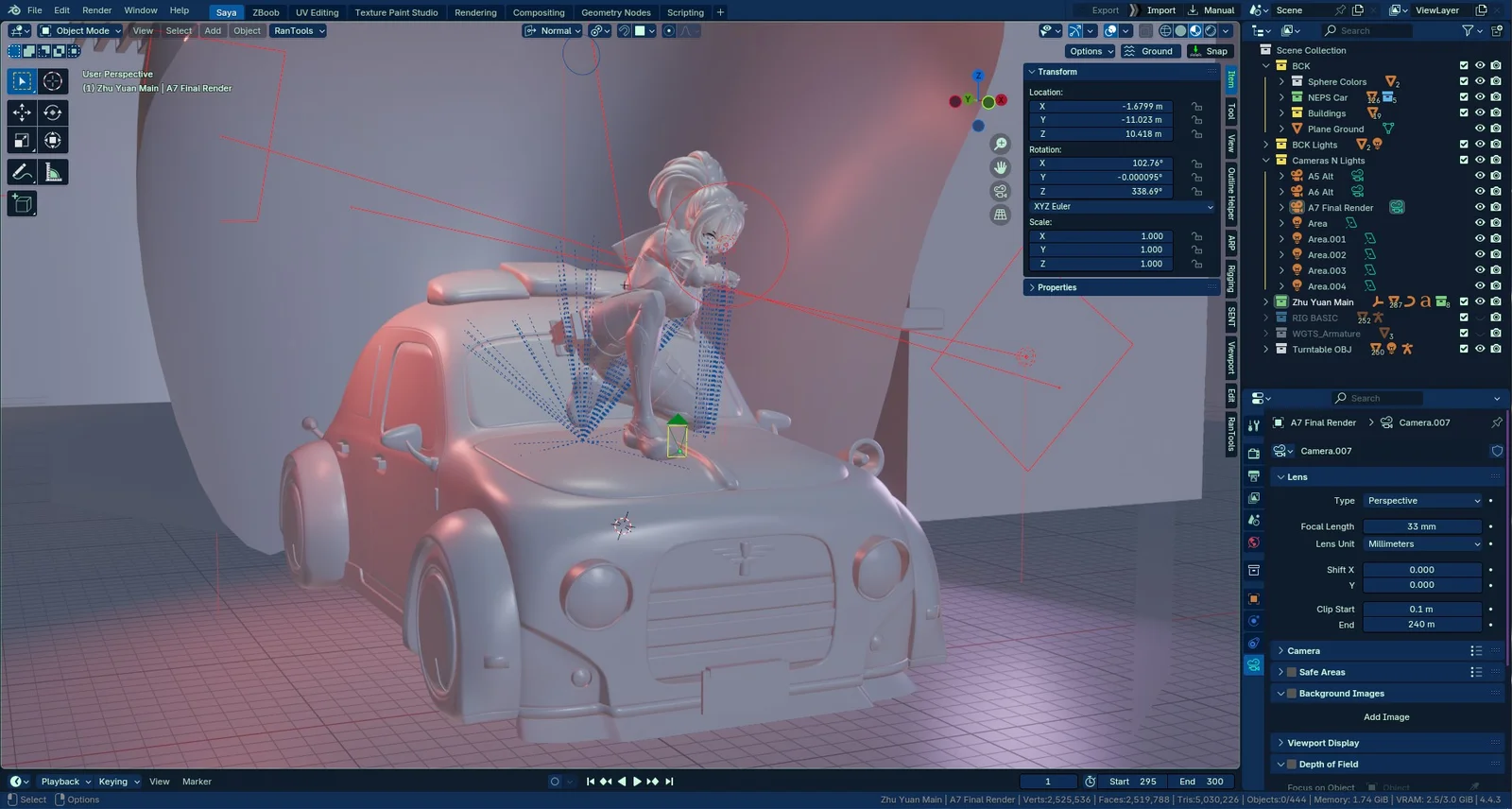Select the Cursor tool

pyautogui.click(x=51, y=81)
